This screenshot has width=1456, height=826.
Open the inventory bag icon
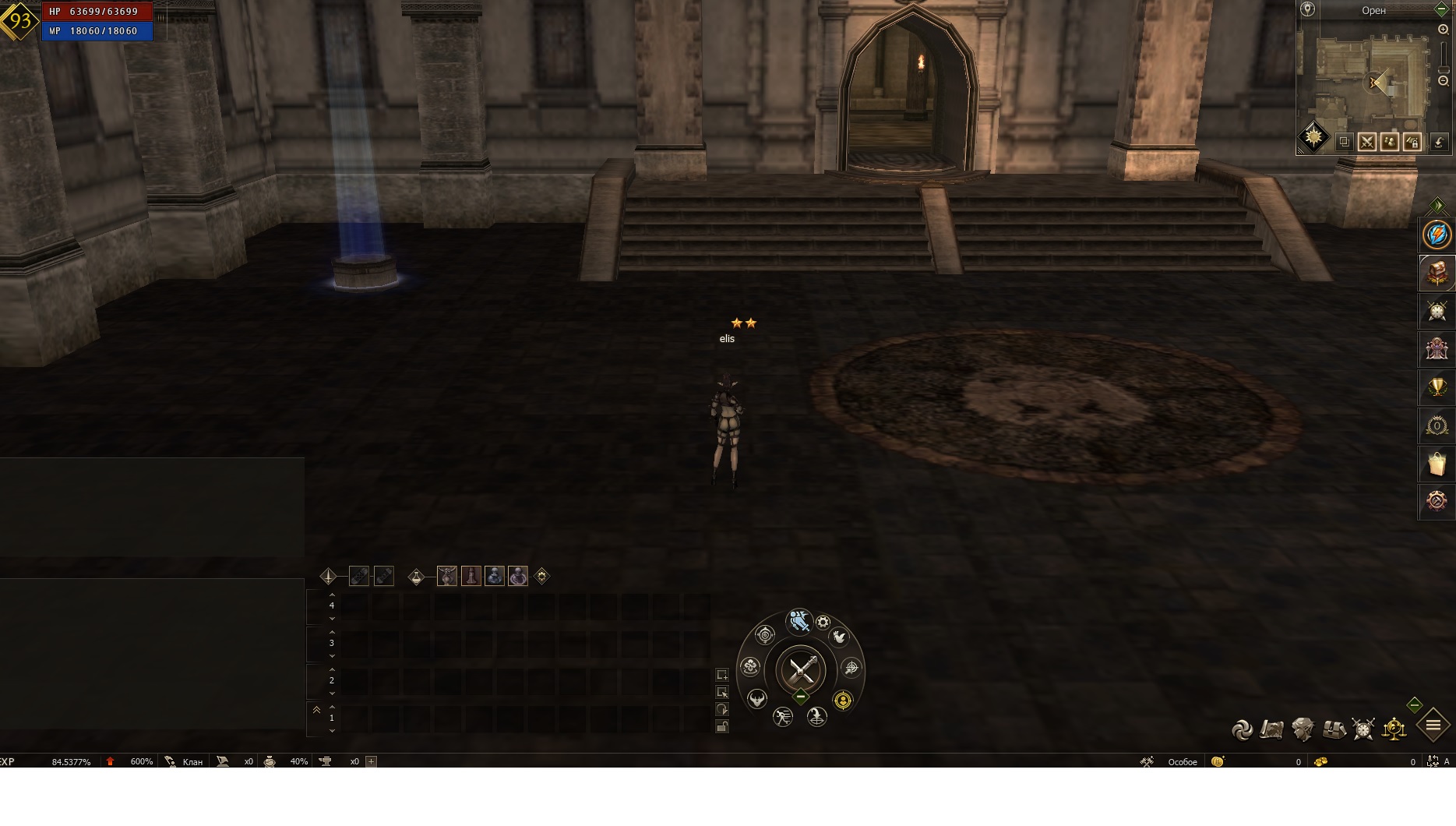point(1333,729)
